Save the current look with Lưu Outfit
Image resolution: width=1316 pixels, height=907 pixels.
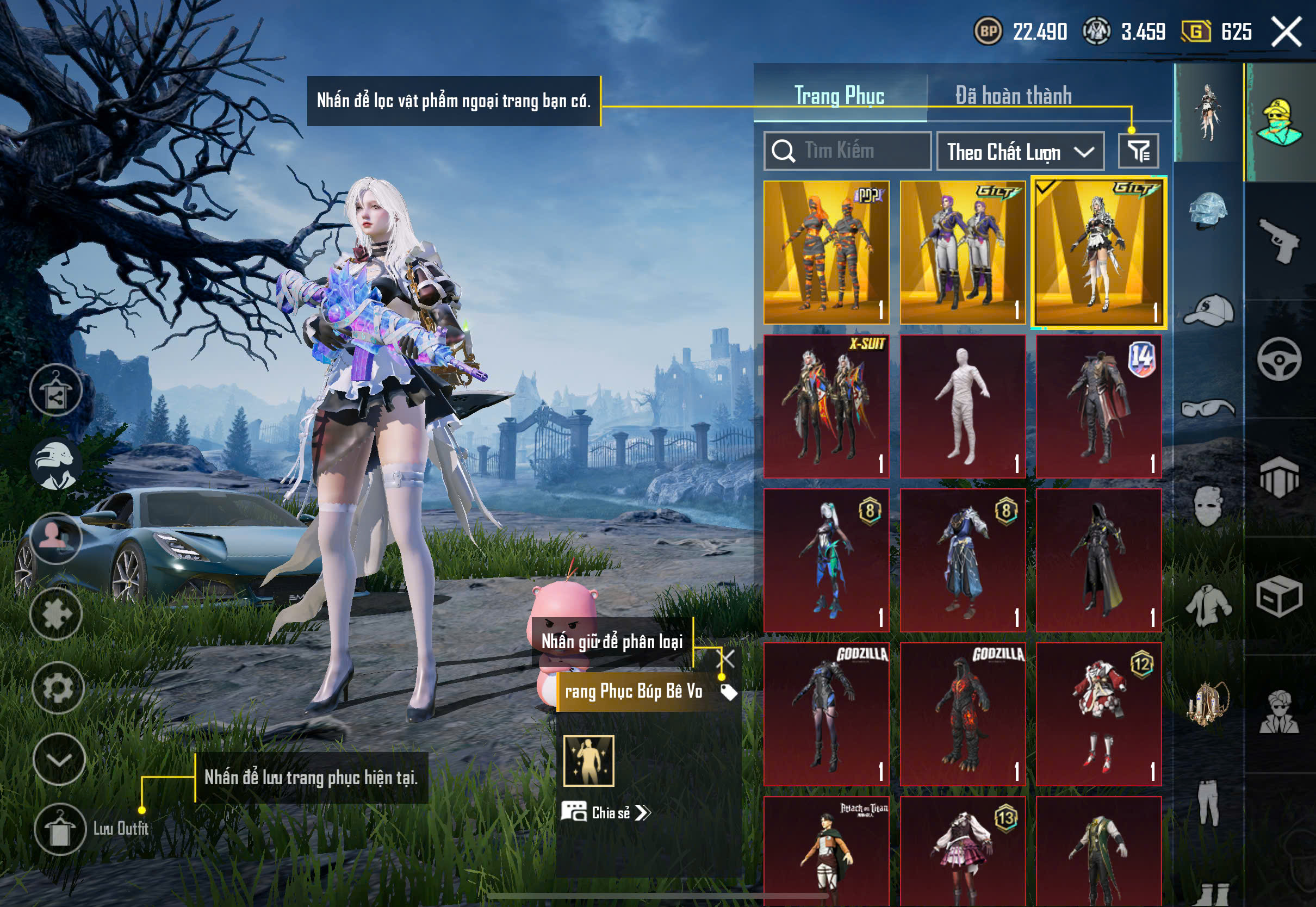pyautogui.click(x=60, y=829)
